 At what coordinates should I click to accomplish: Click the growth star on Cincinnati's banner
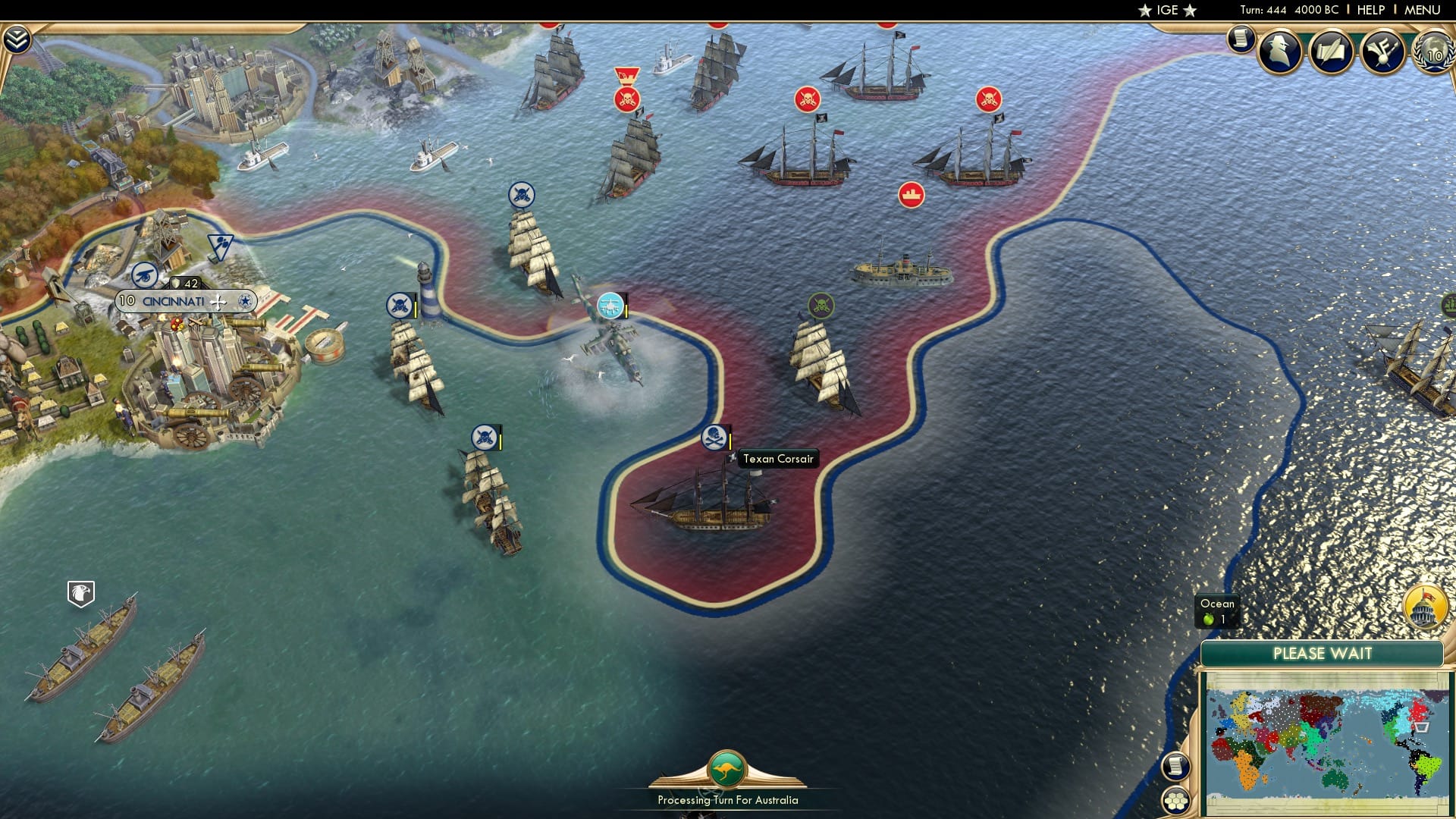click(244, 300)
